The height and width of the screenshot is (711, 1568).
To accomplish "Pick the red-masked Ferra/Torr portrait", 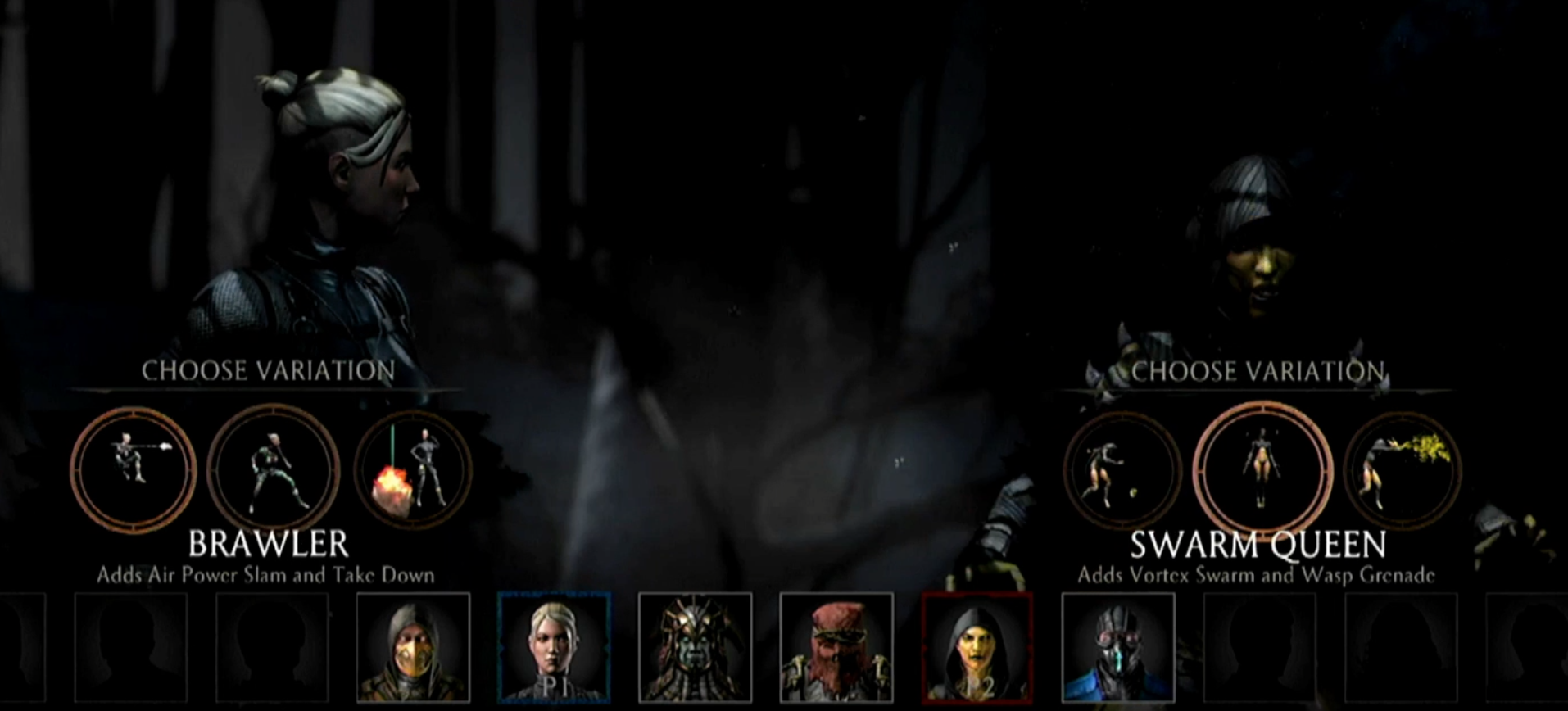I will point(836,647).
